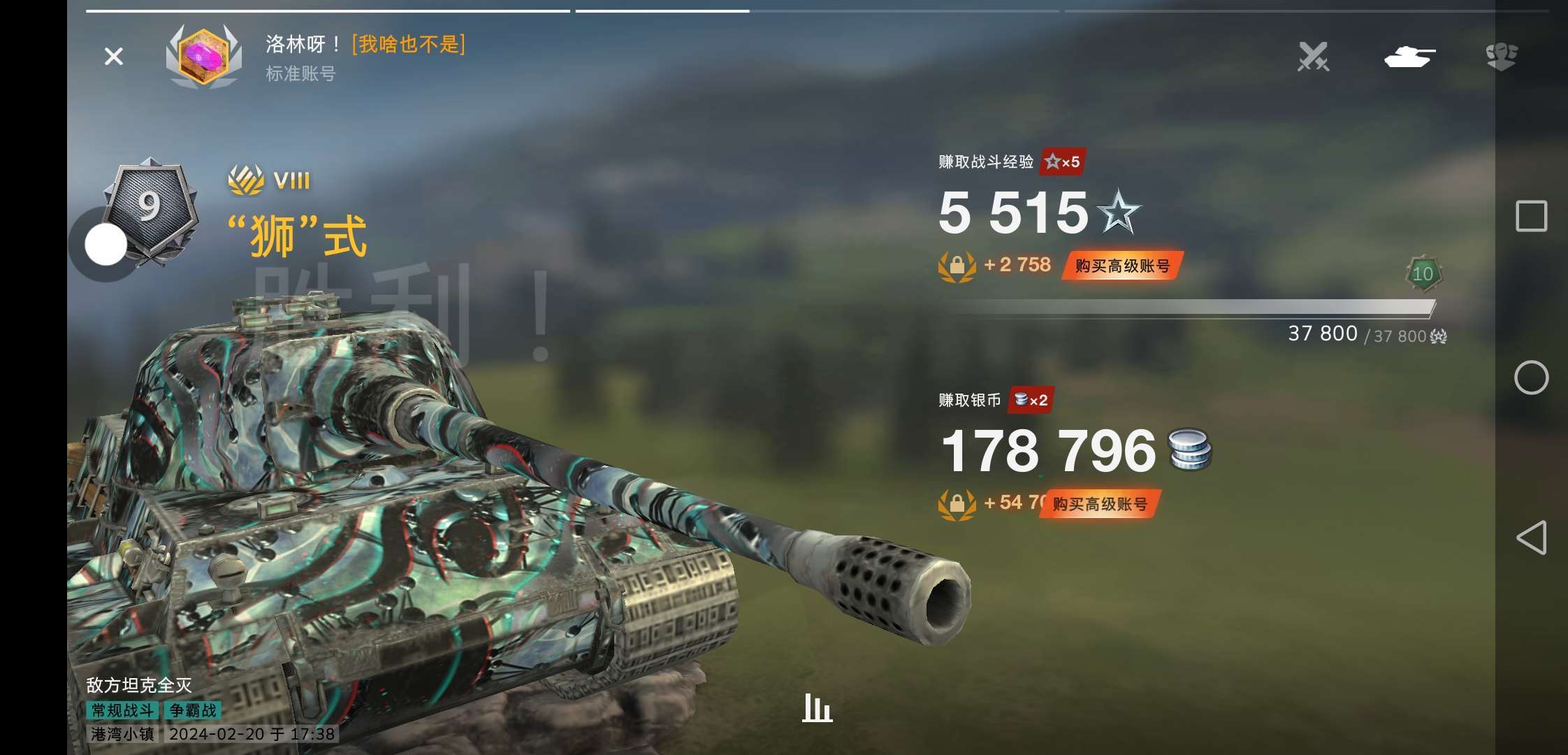Viewport: 1568px width, 755px height.
Task: Open the crew mask tab
Action: point(1501,57)
